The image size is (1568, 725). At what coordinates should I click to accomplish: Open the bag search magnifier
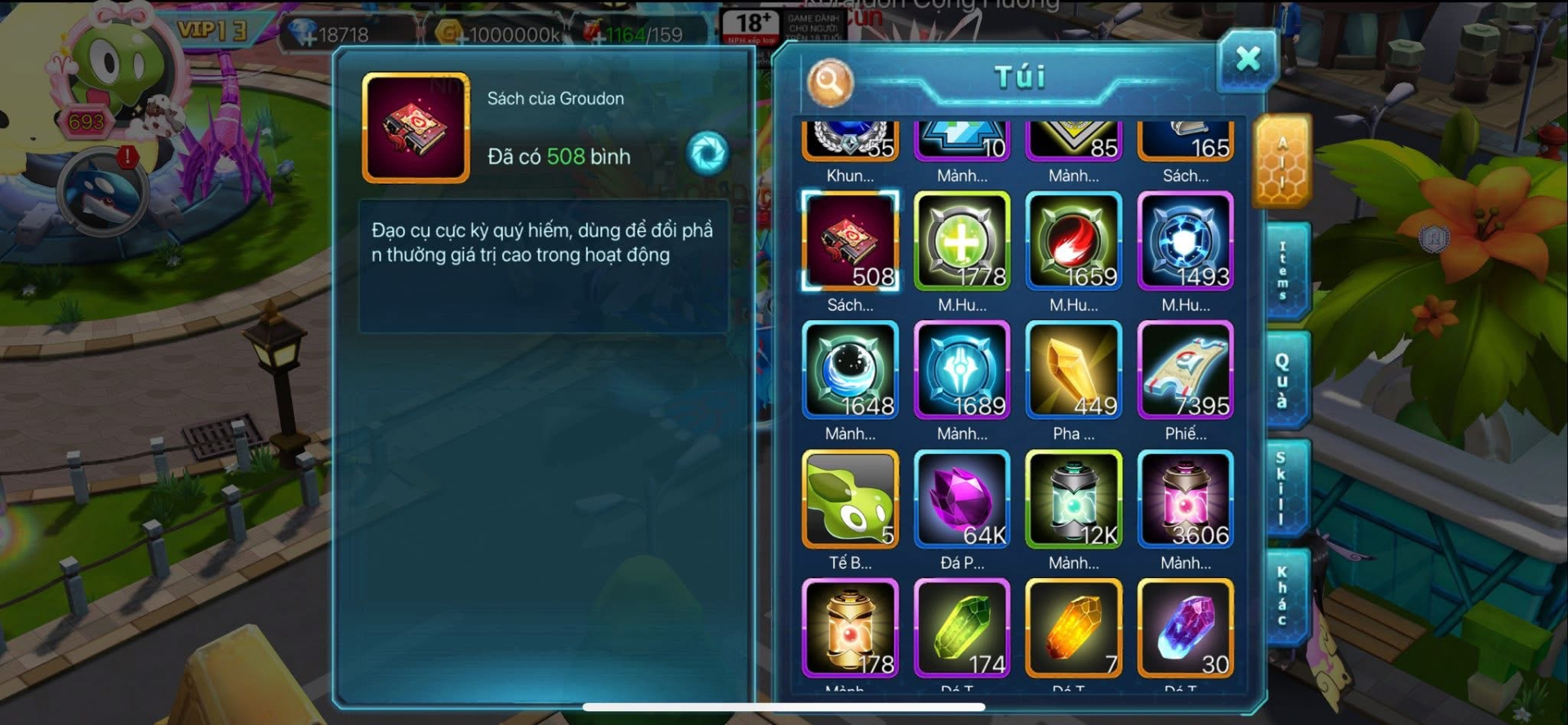coord(830,82)
